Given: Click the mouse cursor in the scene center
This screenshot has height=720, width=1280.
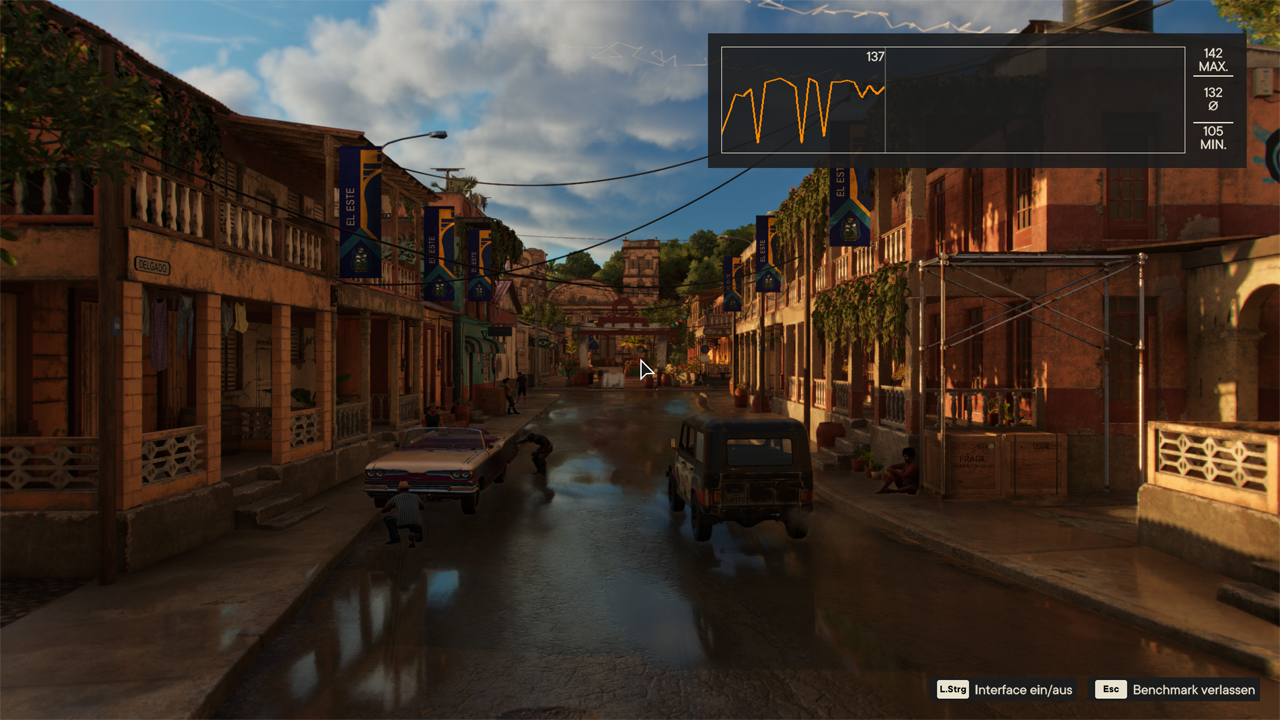Looking at the screenshot, I should click(x=644, y=370).
